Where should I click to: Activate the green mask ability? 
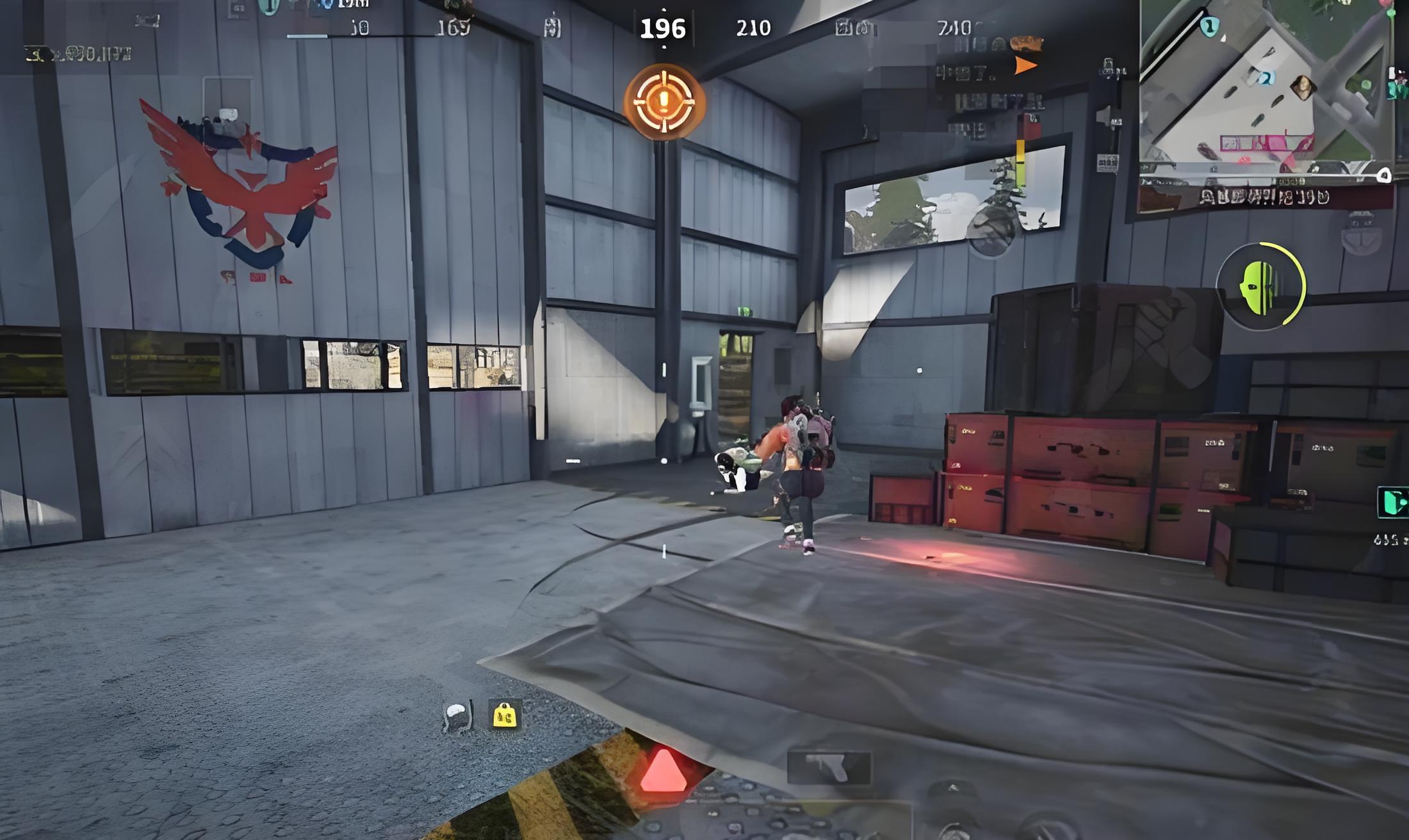[x=1260, y=286]
